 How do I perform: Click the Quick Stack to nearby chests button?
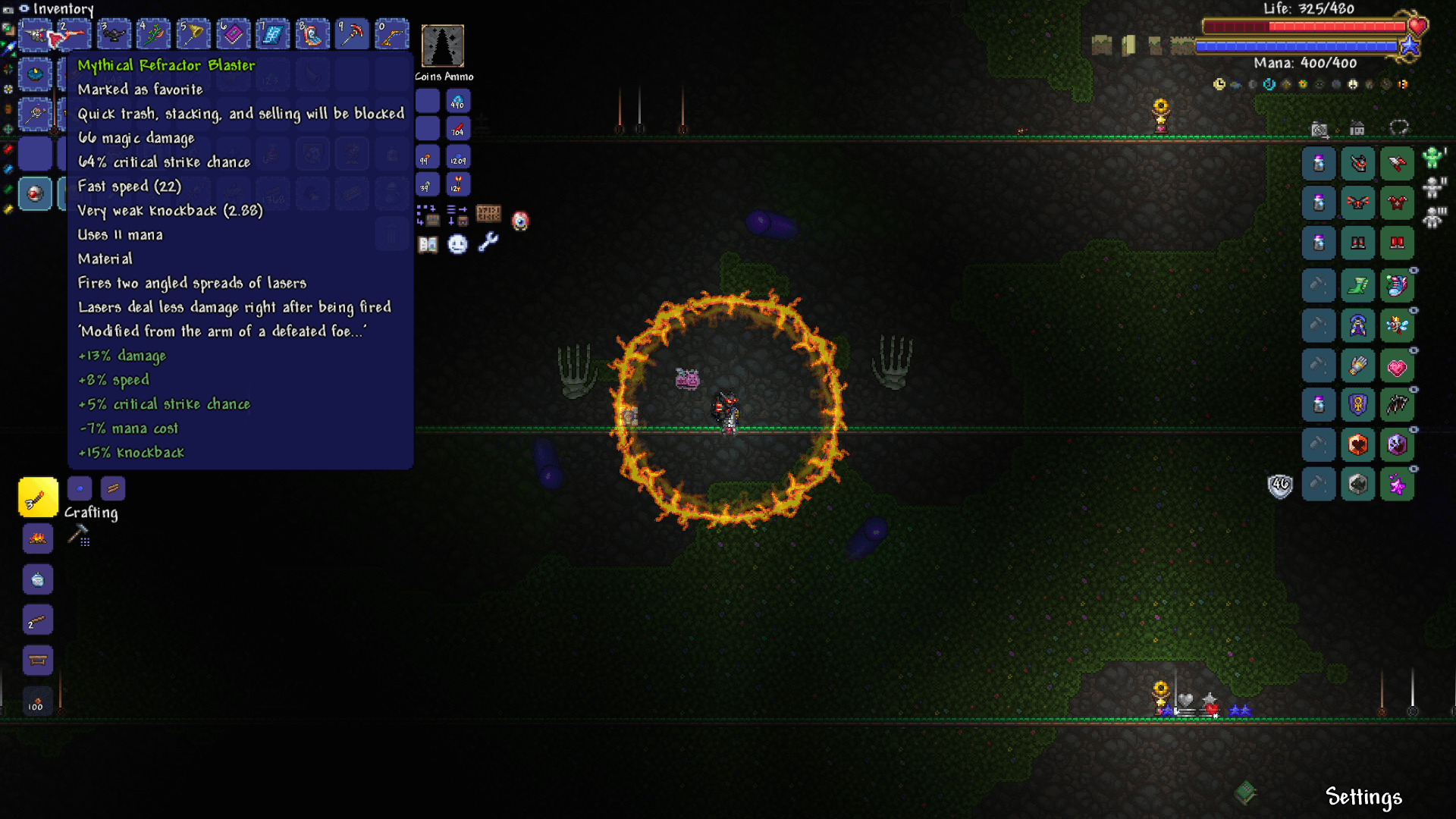(x=427, y=216)
